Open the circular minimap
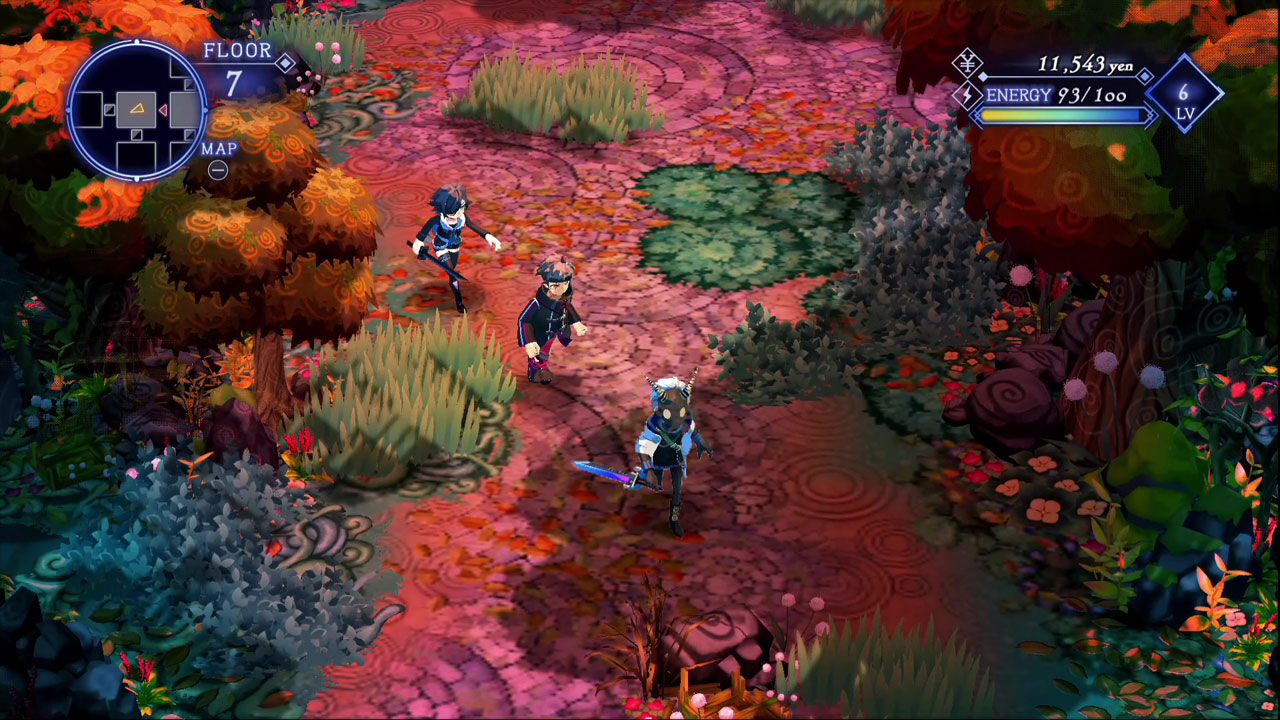 click(x=135, y=110)
